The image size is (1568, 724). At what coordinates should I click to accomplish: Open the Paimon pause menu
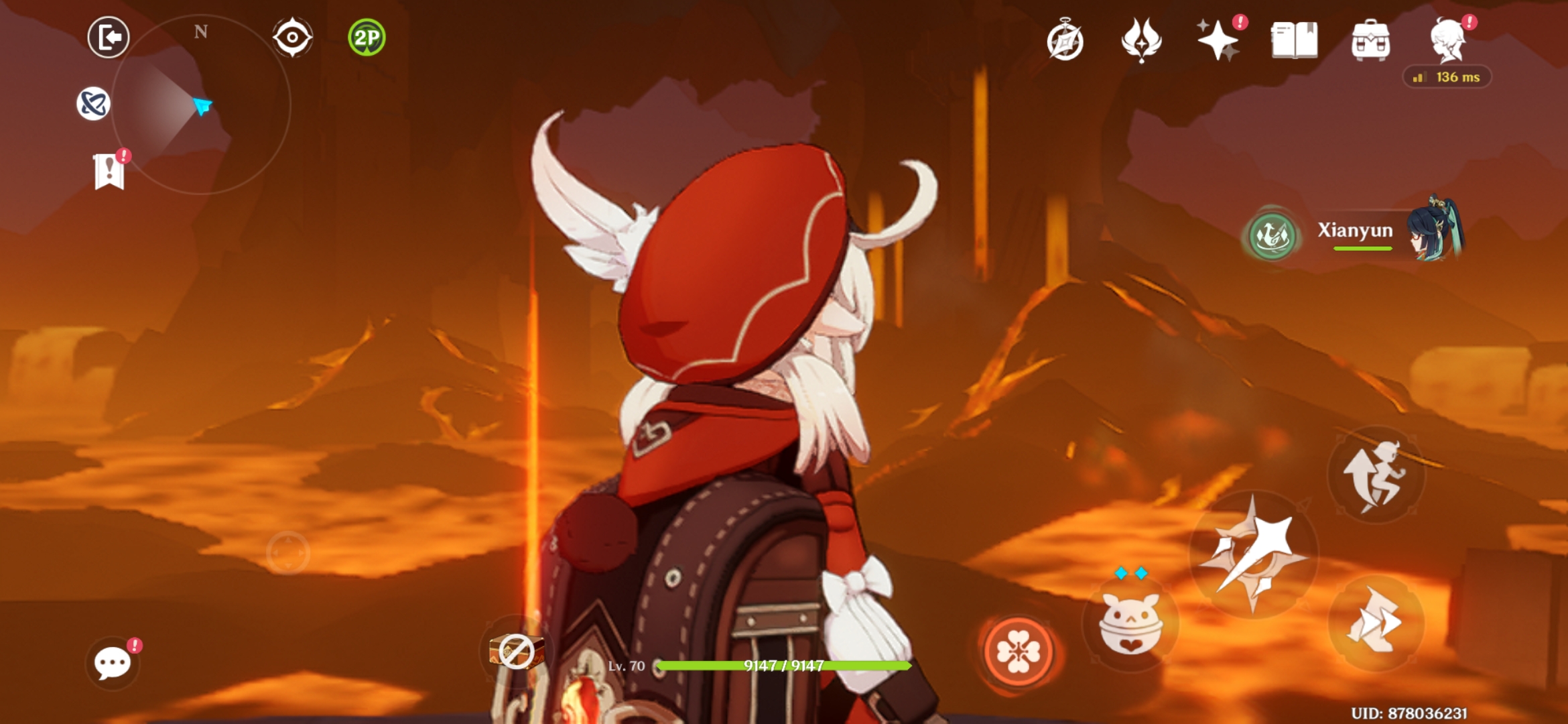coord(107,37)
